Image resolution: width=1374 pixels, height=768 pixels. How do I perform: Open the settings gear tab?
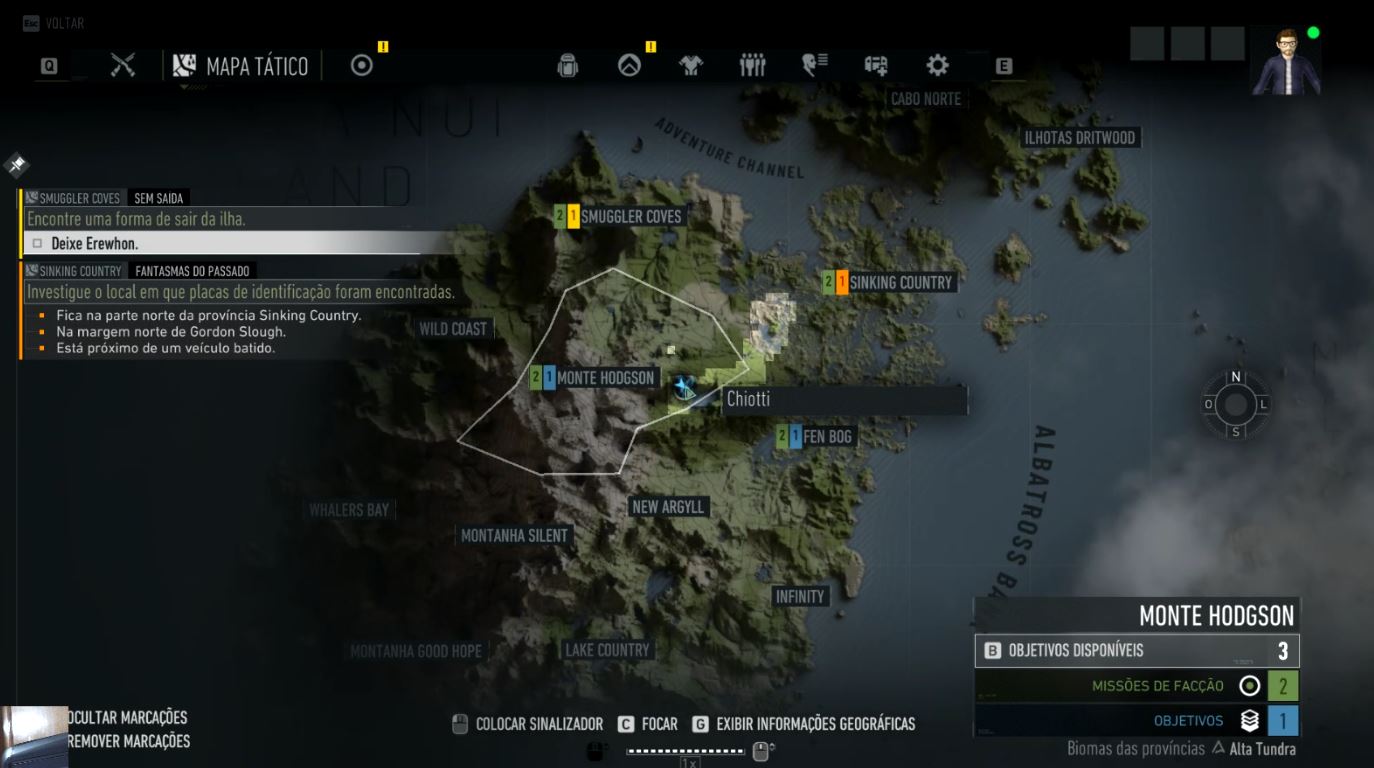pos(937,66)
